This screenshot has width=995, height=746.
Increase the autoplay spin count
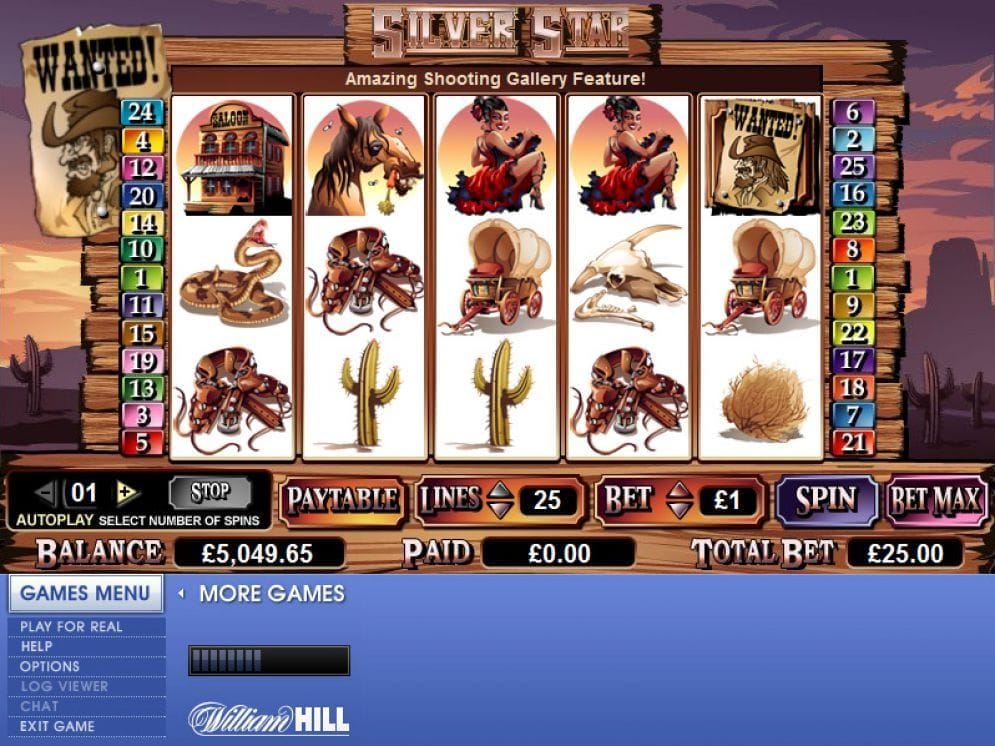[x=126, y=492]
